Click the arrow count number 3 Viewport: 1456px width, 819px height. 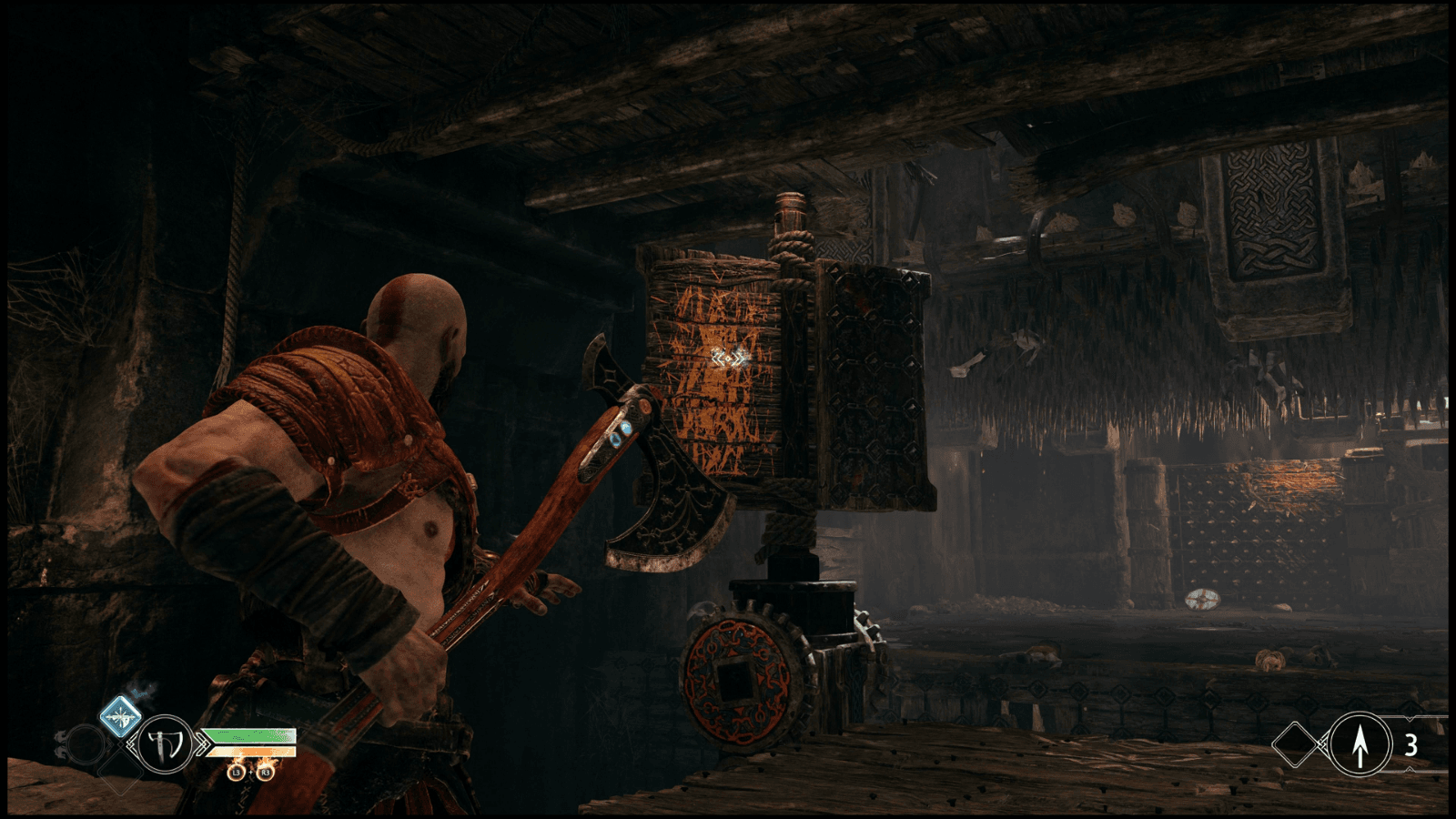click(x=1411, y=746)
